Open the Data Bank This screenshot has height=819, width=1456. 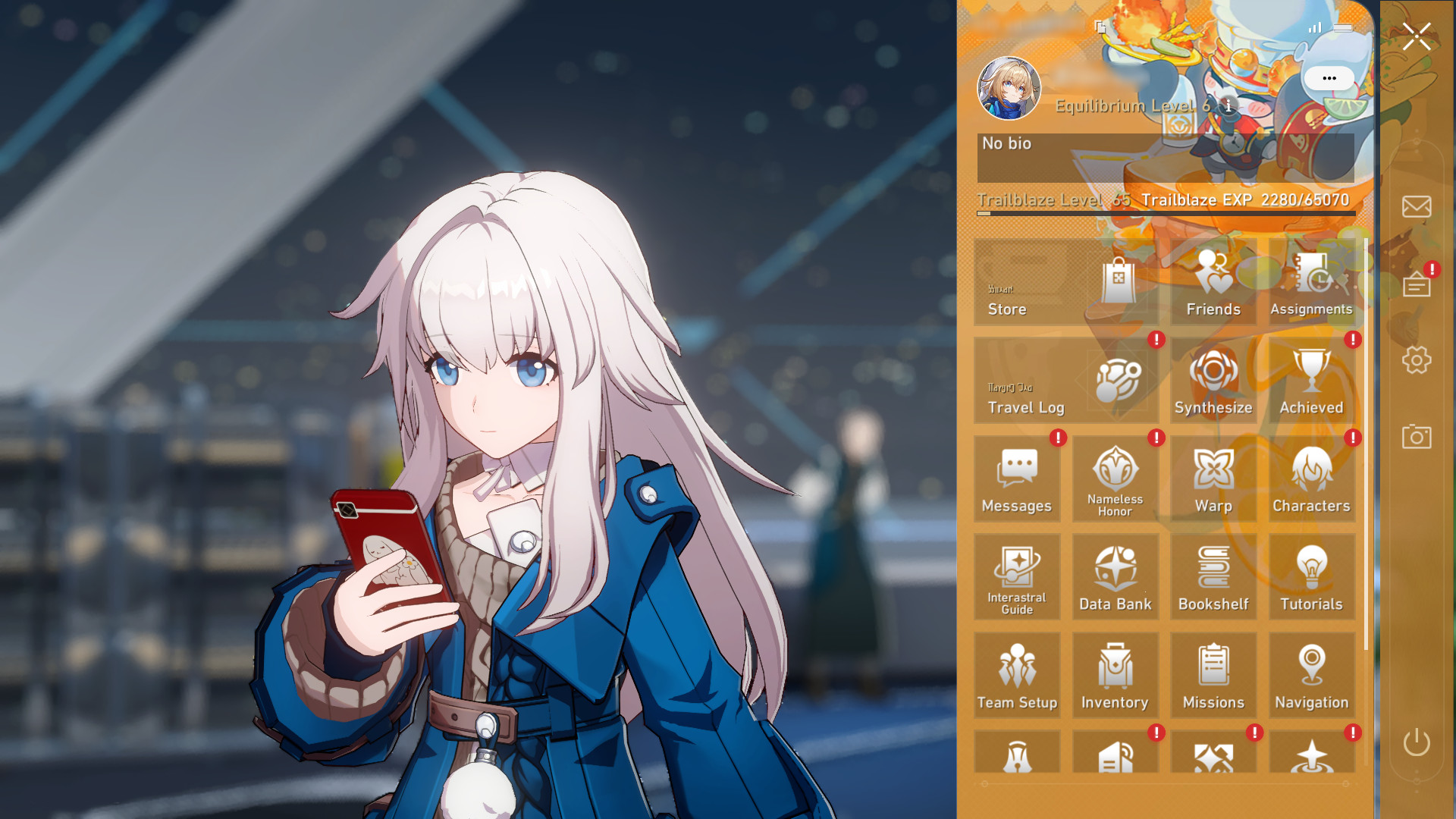1116,576
